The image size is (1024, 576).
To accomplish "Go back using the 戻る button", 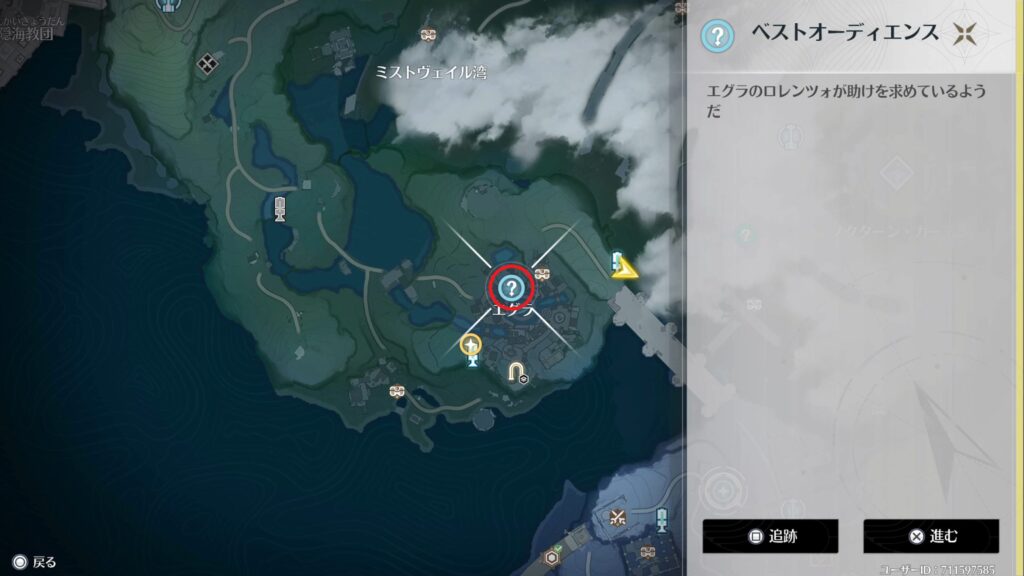I will [x=34, y=562].
